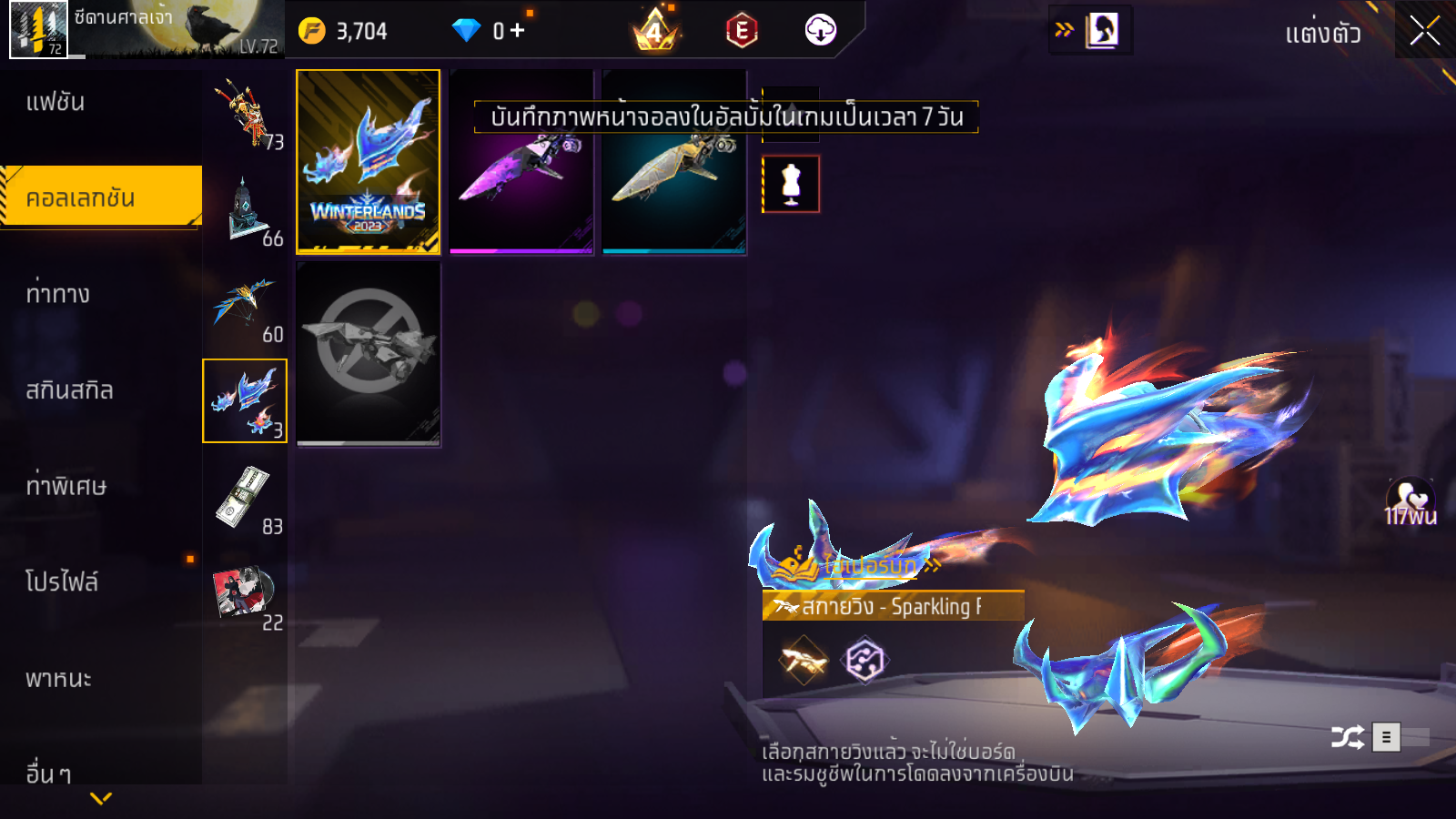Select the สกินสกิล skill skins tab
Viewport: 1456px width, 819px height.
tap(69, 390)
